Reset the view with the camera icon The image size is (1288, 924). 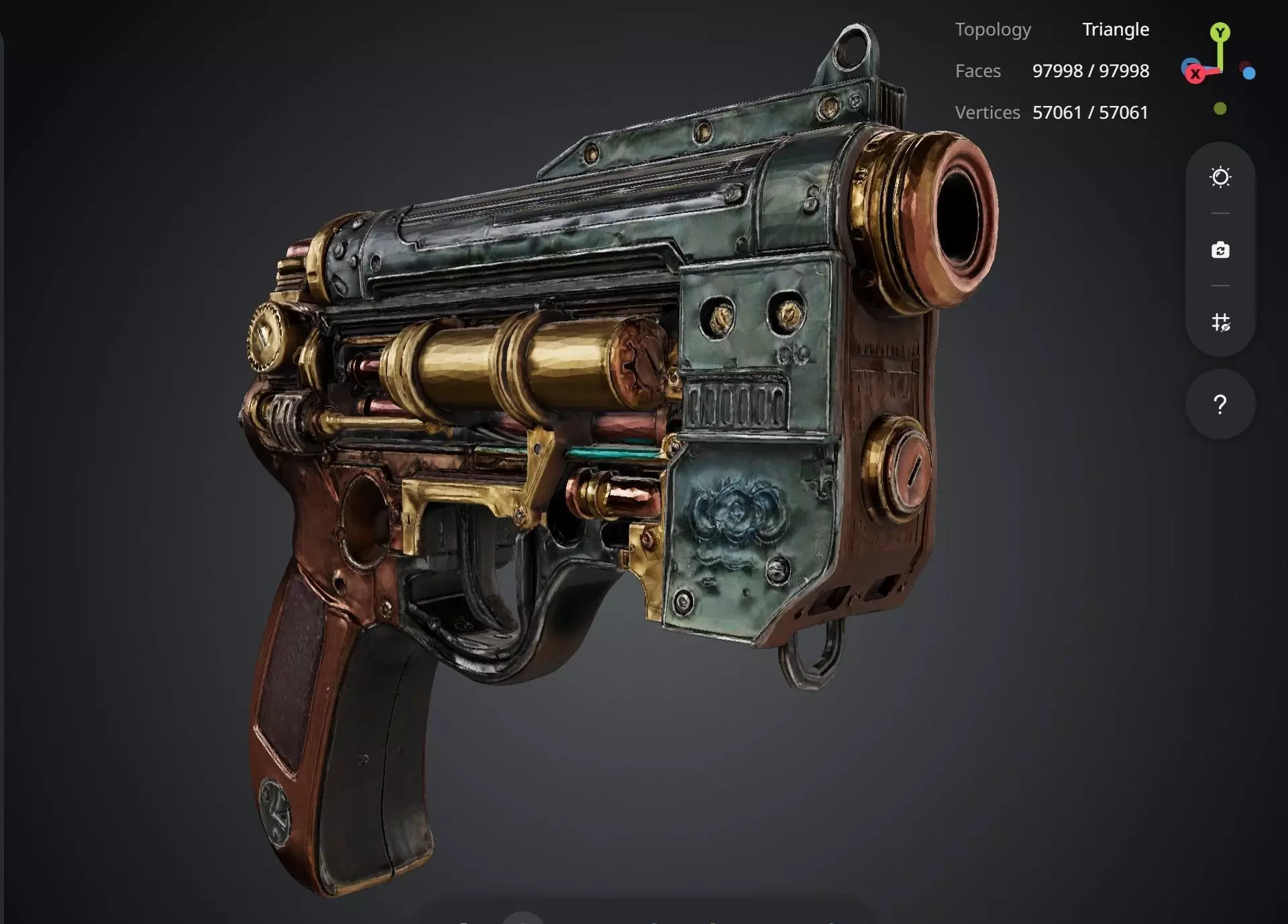[x=1220, y=250]
